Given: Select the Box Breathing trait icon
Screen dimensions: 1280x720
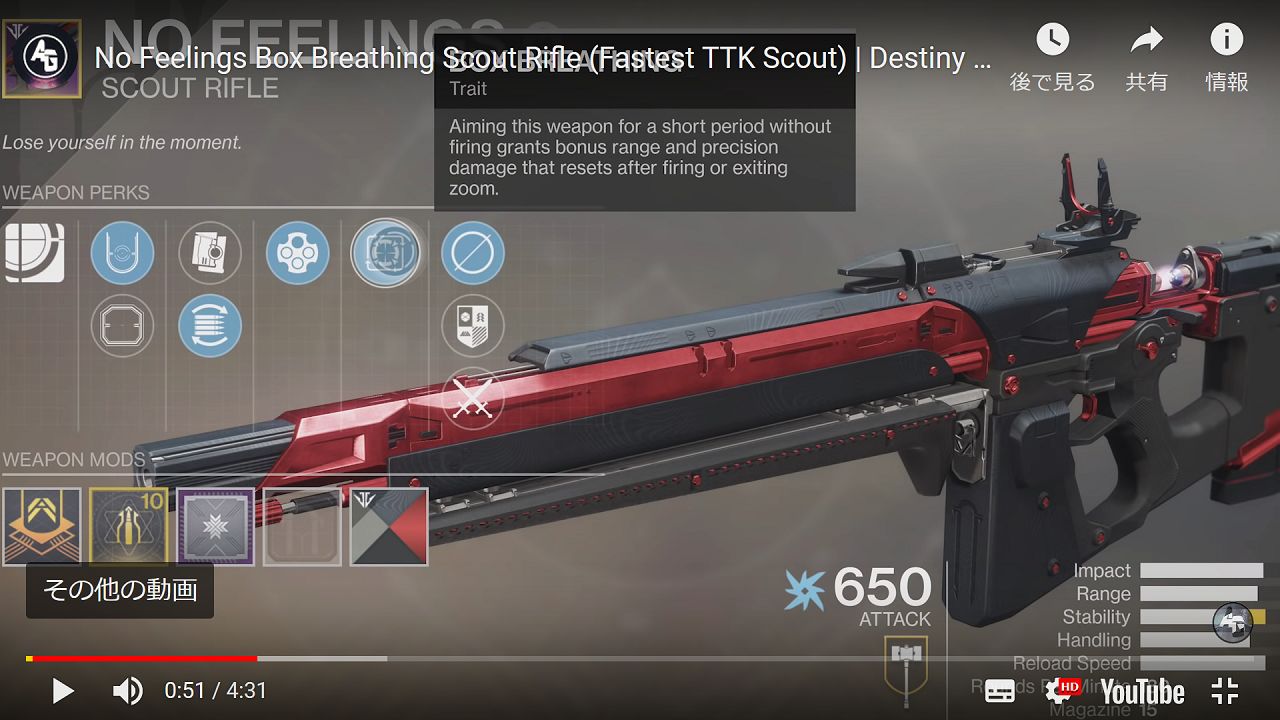Looking at the screenshot, I should click(387, 253).
